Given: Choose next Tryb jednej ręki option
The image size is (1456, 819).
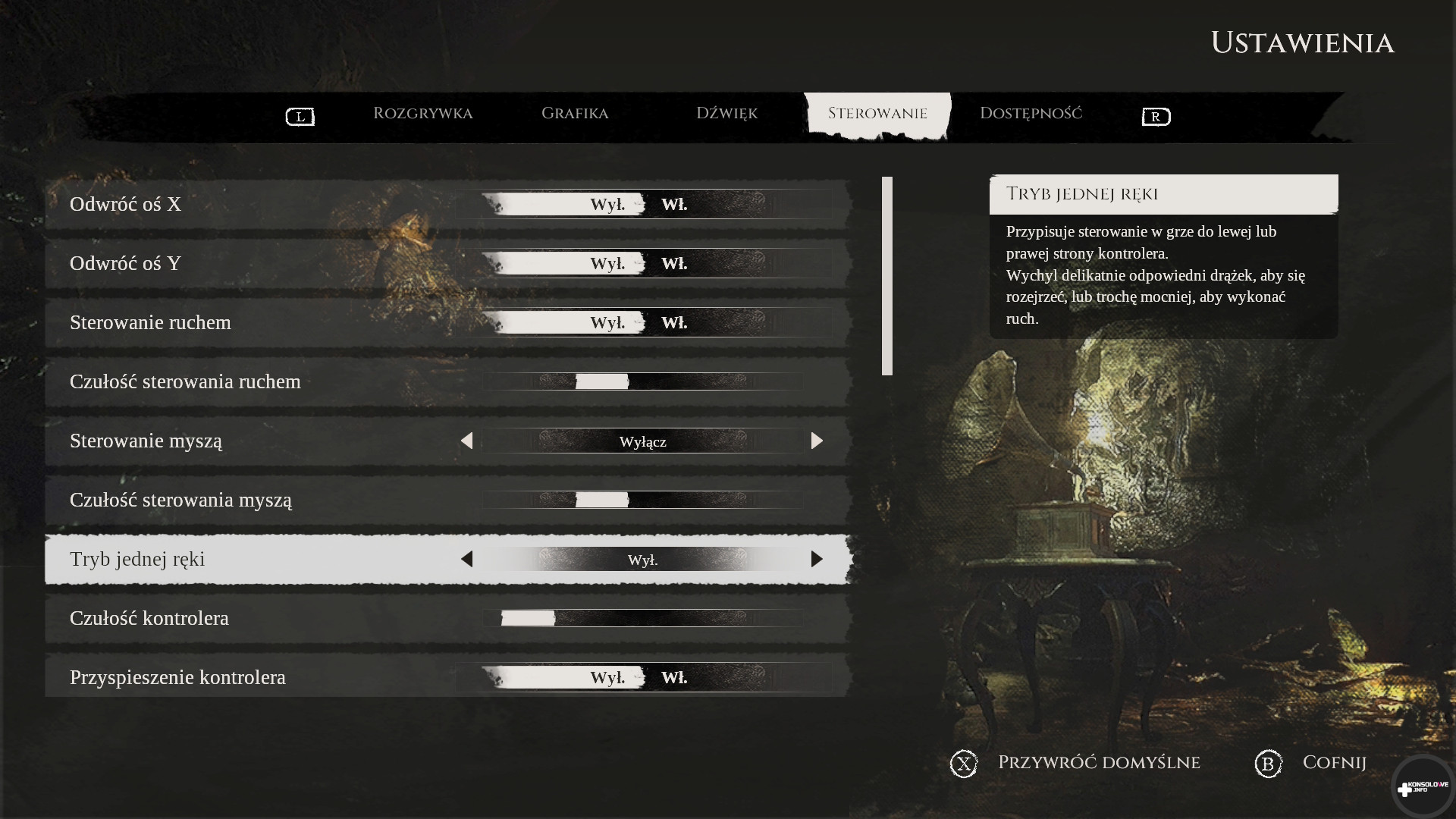Looking at the screenshot, I should pyautogui.click(x=817, y=559).
